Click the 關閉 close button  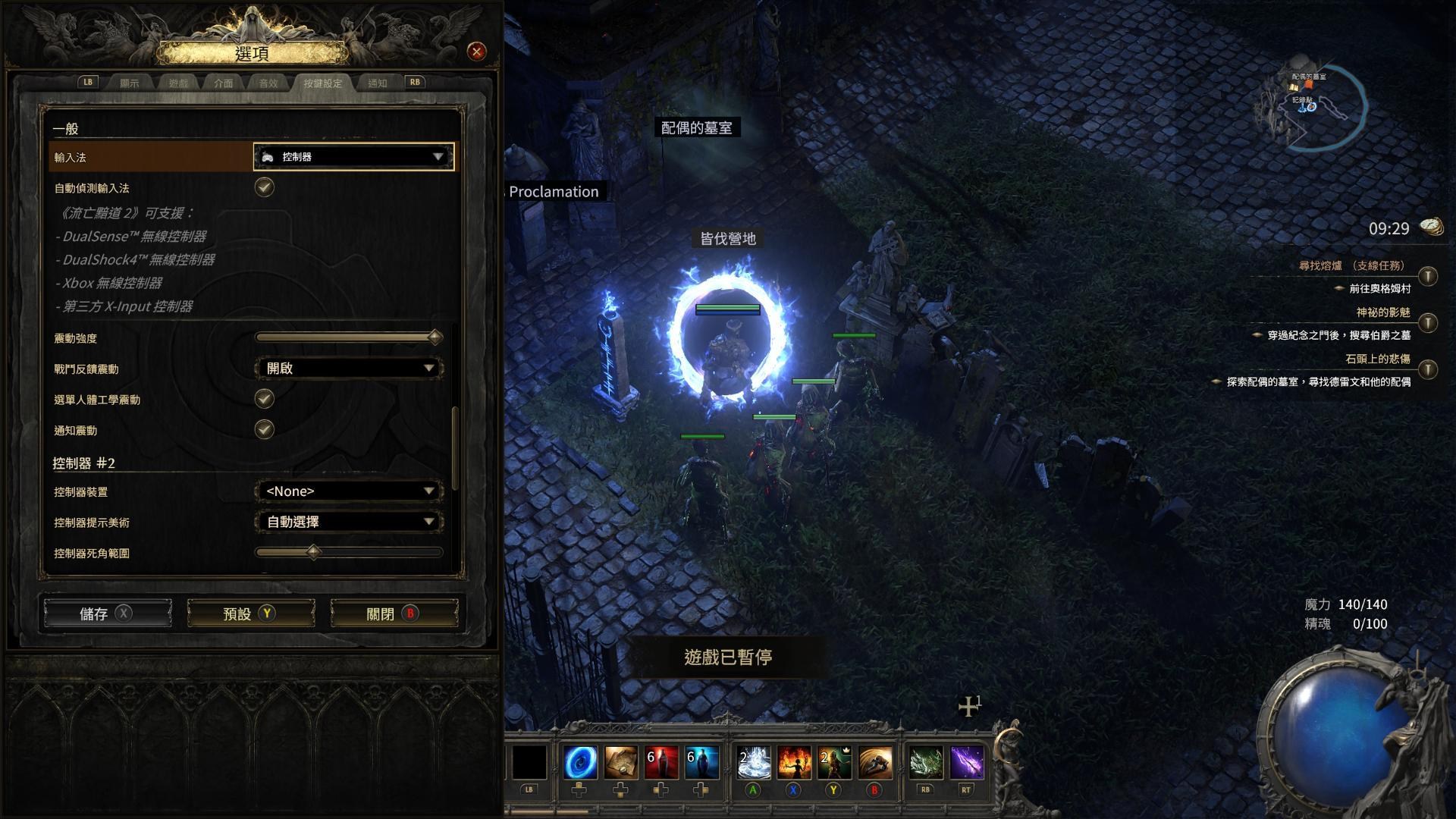394,613
